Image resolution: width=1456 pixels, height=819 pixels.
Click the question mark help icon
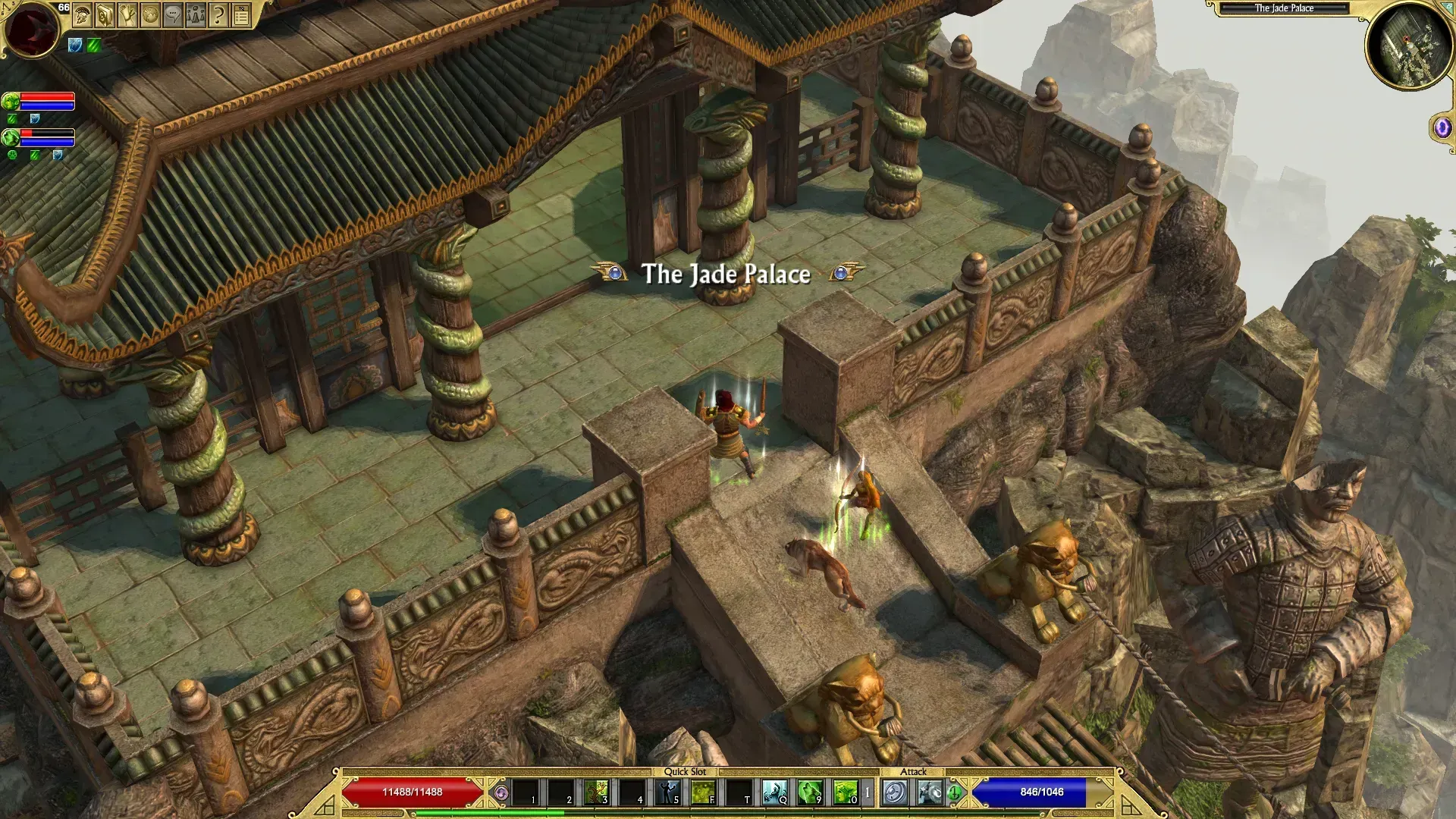click(x=218, y=15)
